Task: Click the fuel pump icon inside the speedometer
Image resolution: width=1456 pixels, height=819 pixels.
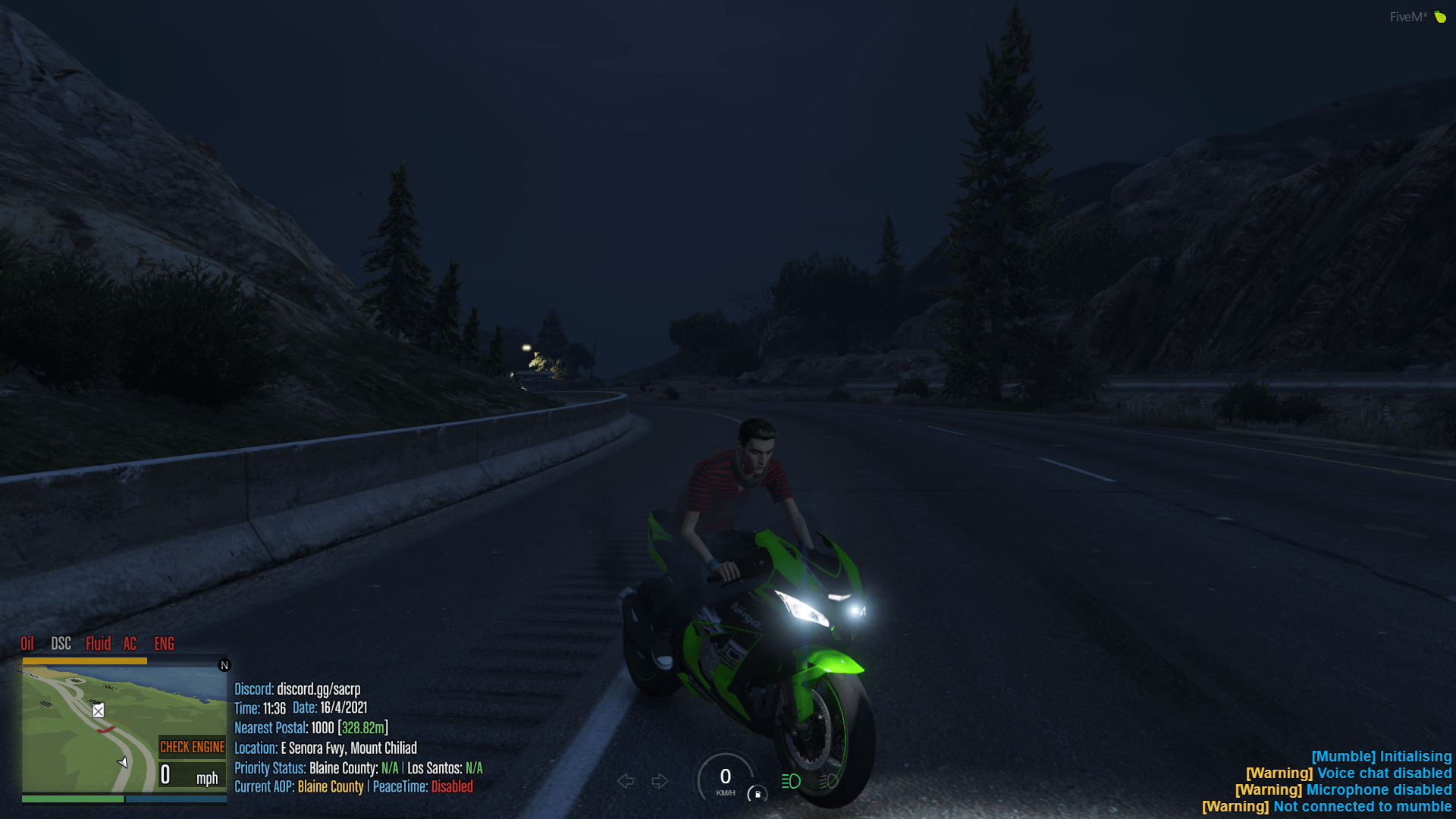Action: point(758,795)
